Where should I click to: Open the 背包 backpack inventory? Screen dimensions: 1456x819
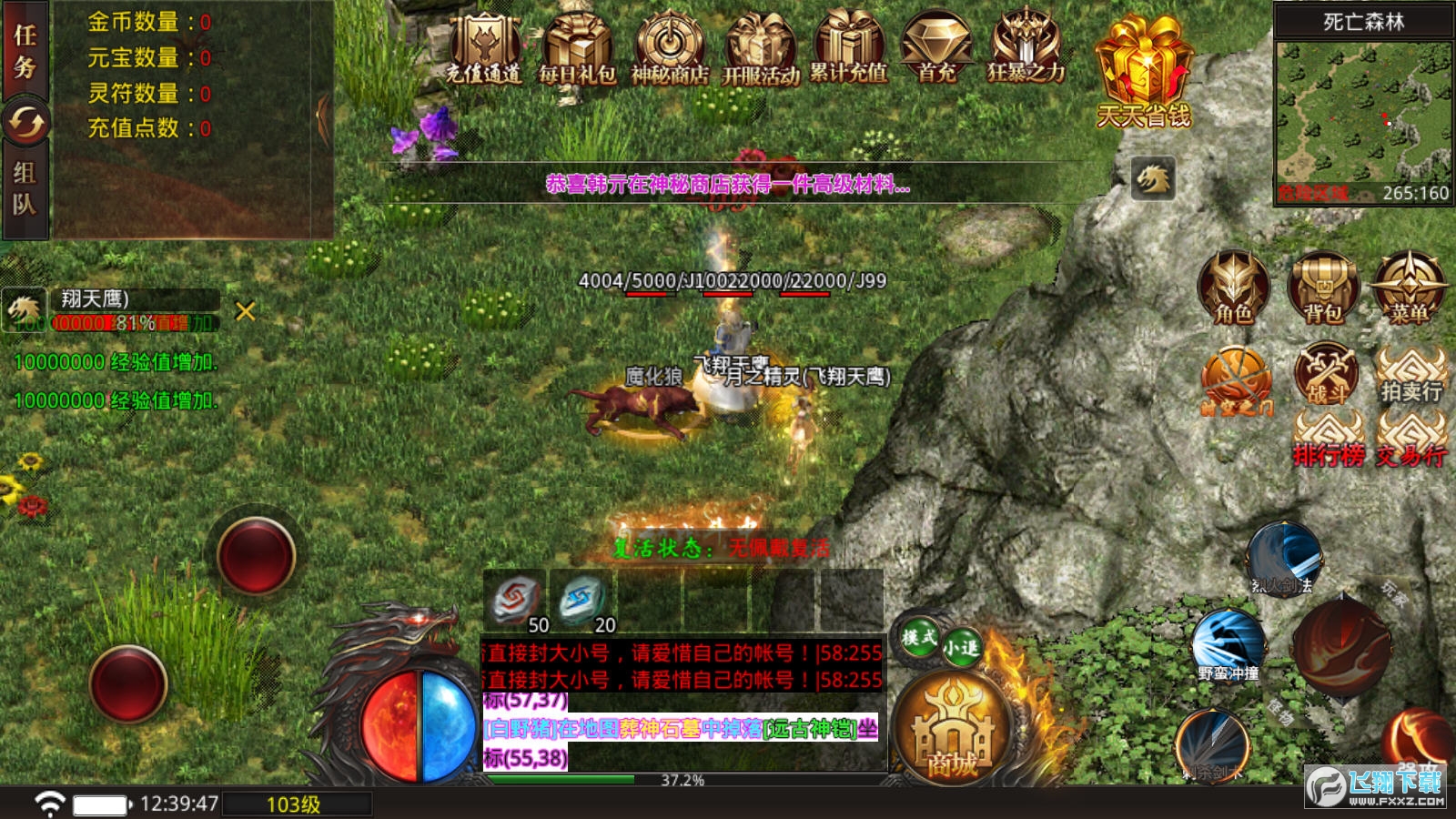(x=1323, y=288)
